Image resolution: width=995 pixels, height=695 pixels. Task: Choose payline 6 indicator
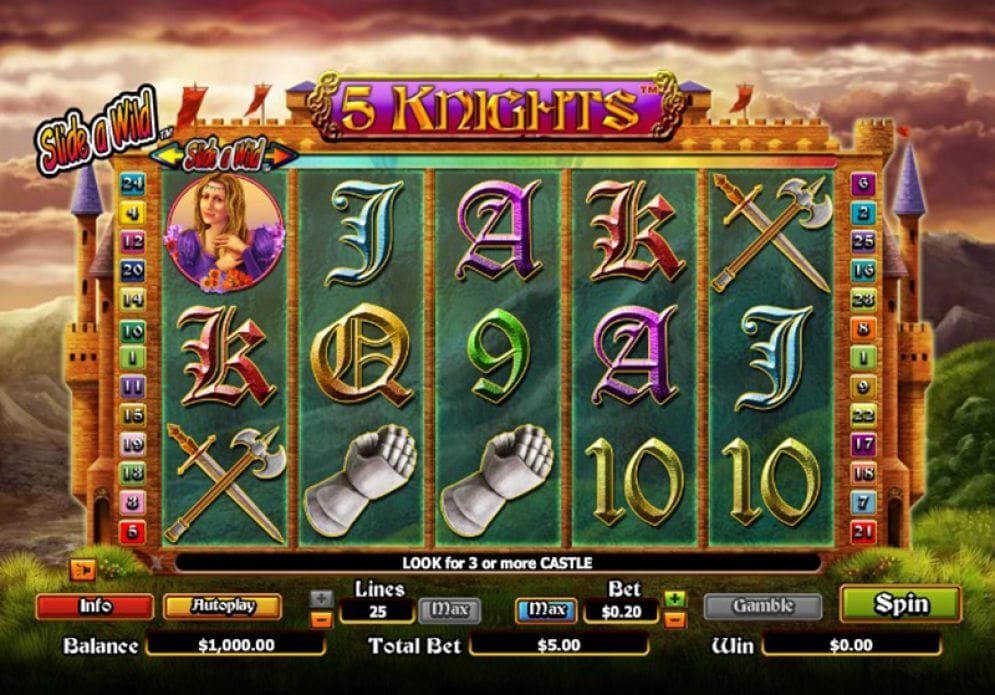point(864,184)
